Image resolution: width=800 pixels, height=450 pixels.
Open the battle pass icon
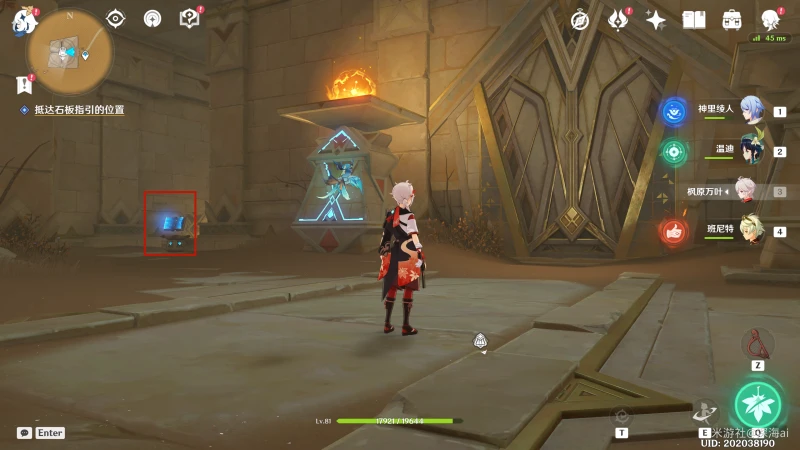coord(618,20)
